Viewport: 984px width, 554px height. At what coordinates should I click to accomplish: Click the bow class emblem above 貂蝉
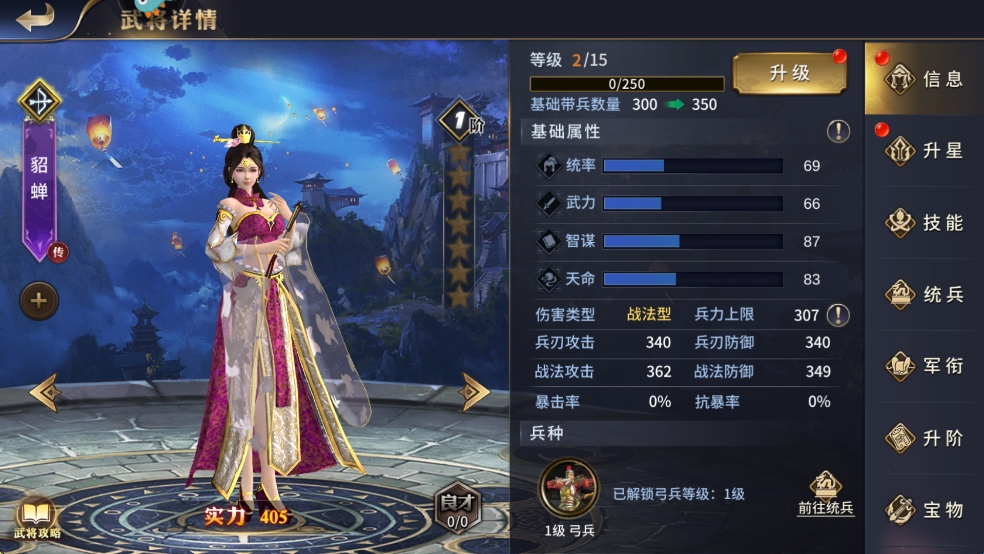[40, 100]
